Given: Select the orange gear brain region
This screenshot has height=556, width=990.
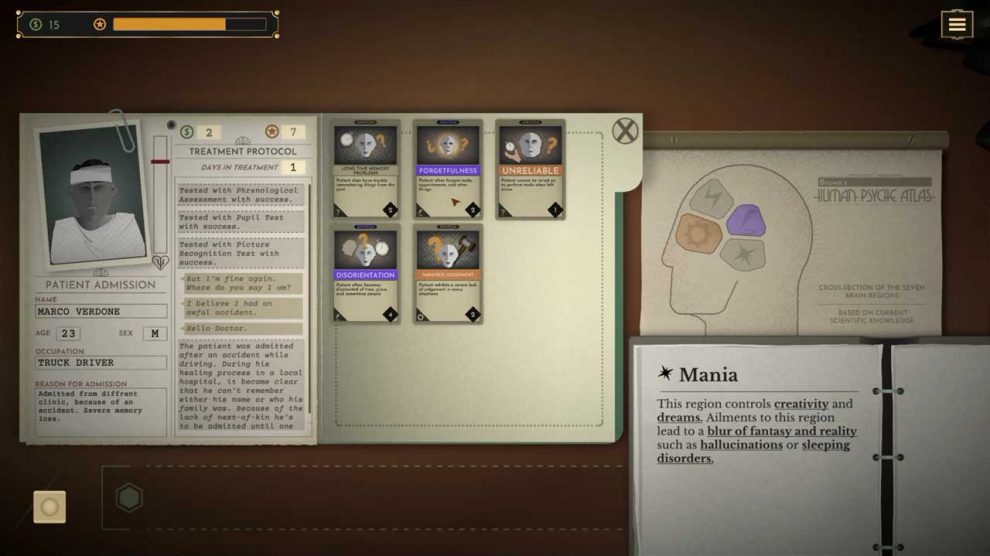Looking at the screenshot, I should [x=699, y=234].
